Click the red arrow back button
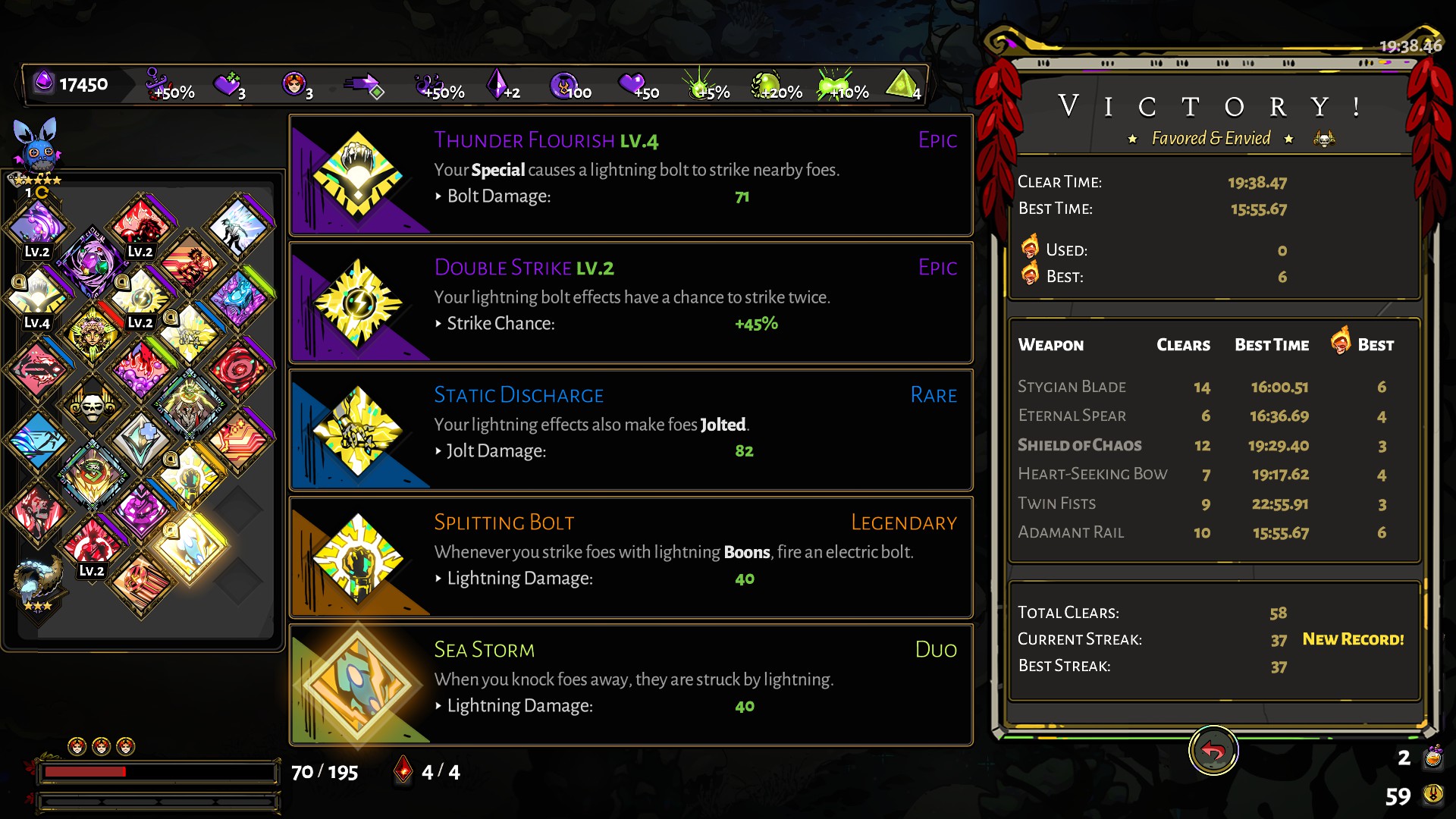Image resolution: width=1456 pixels, height=819 pixels. [1213, 751]
